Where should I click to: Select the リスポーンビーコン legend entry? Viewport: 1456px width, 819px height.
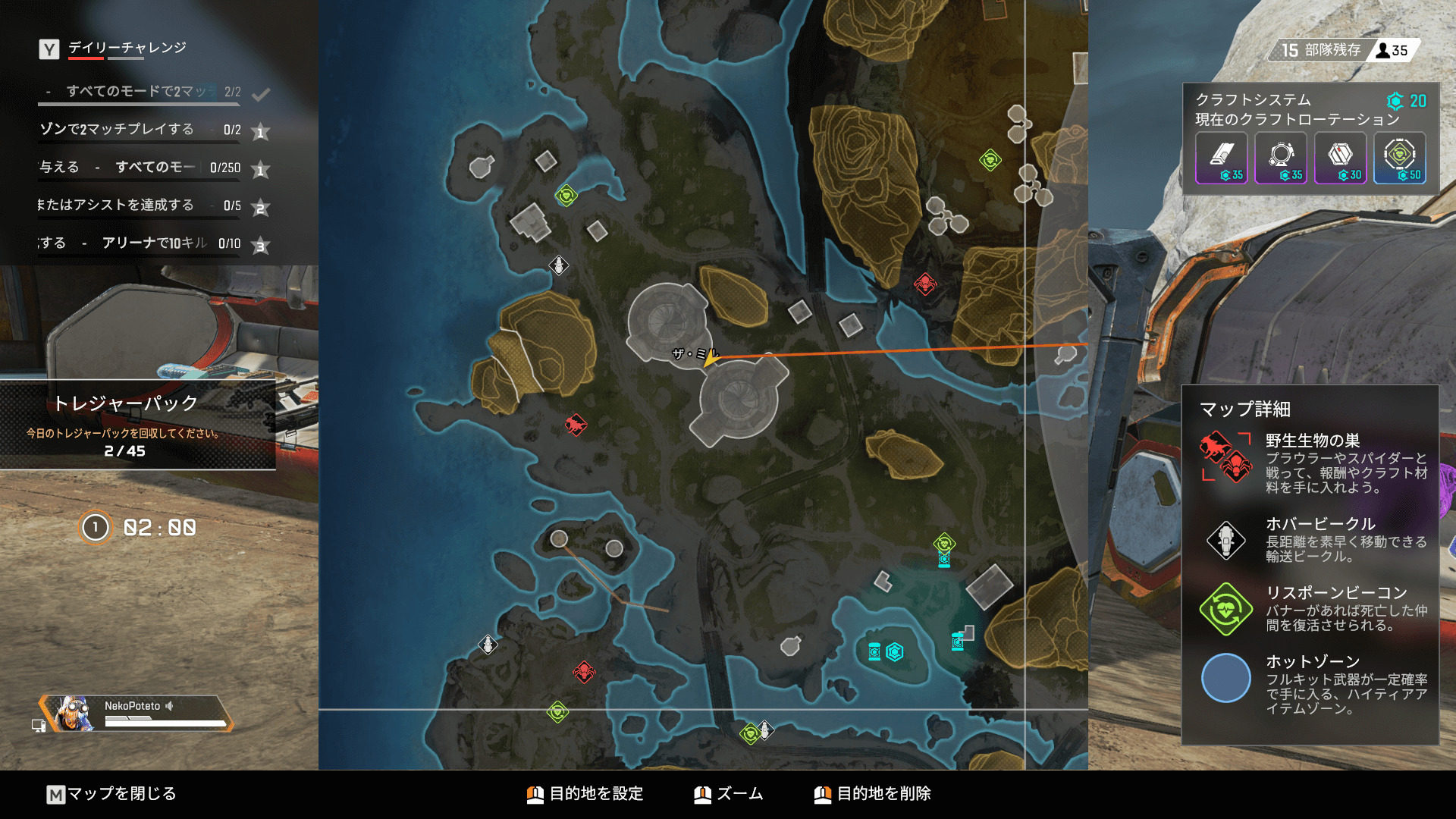(x=1311, y=608)
